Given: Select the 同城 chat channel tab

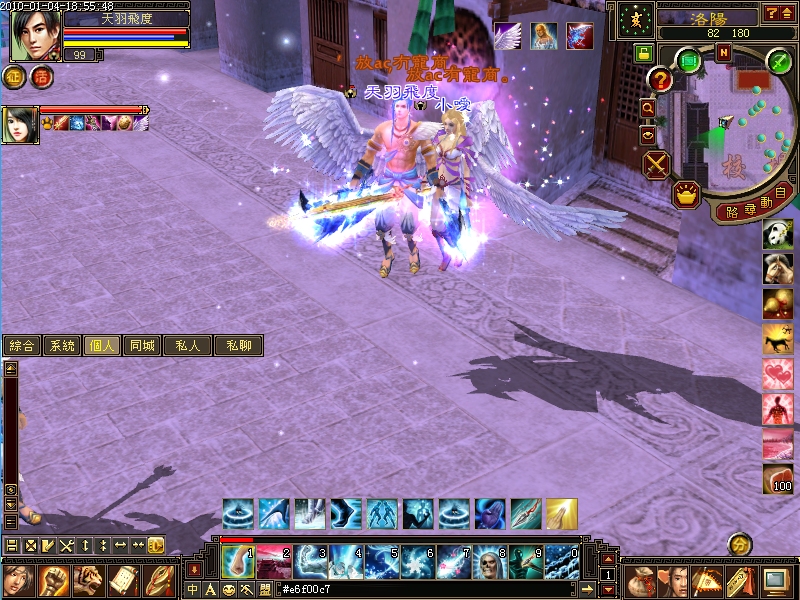Looking at the screenshot, I should tap(142, 346).
